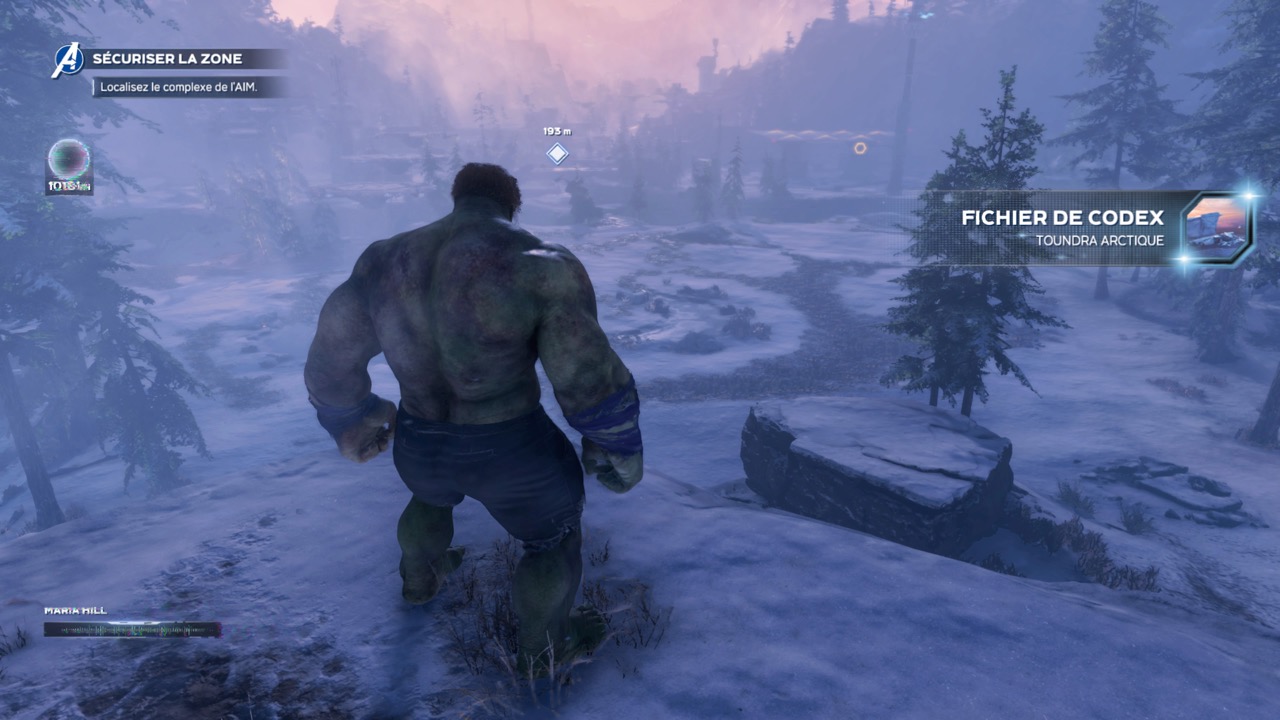
Task: Click the orange circular target marker
Action: pyautogui.click(x=859, y=148)
